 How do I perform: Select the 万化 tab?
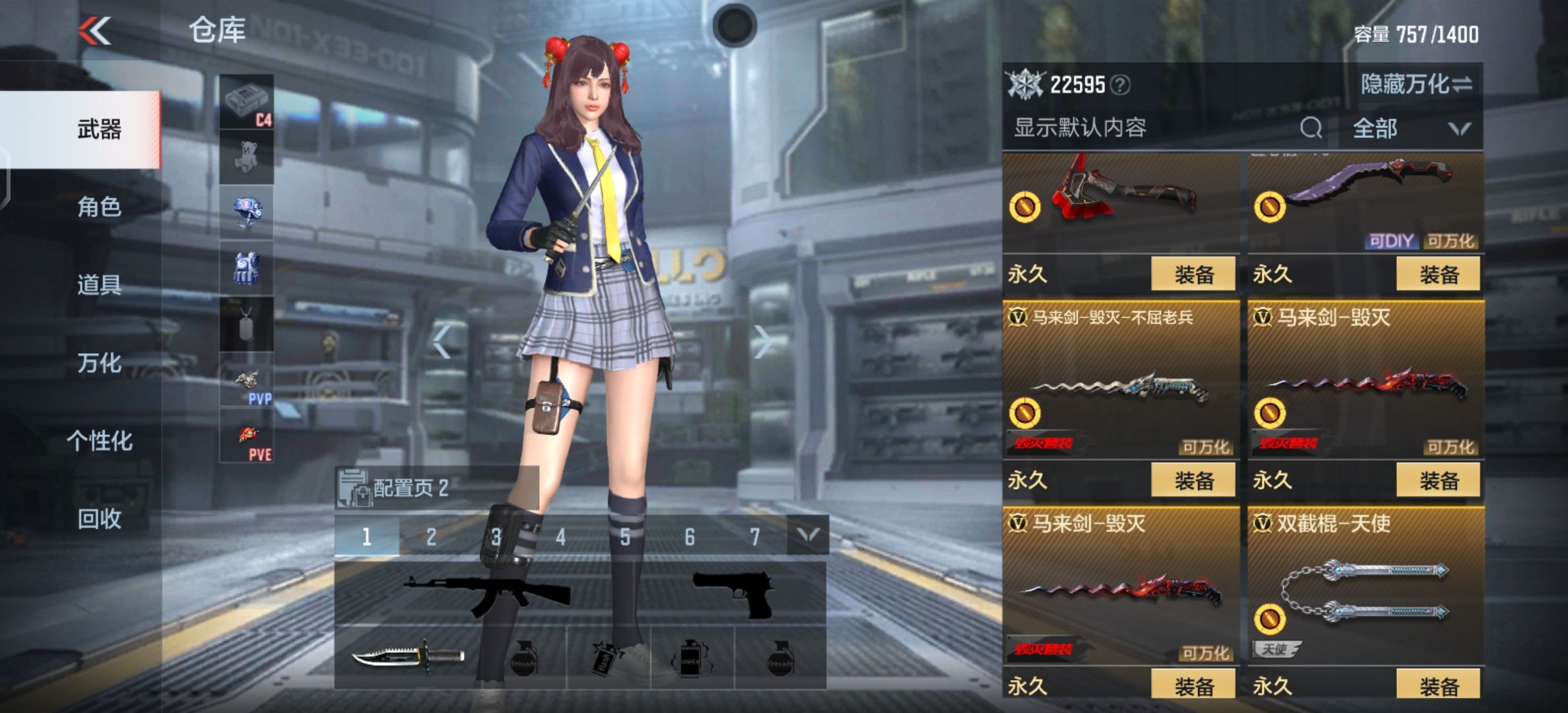coord(99,363)
